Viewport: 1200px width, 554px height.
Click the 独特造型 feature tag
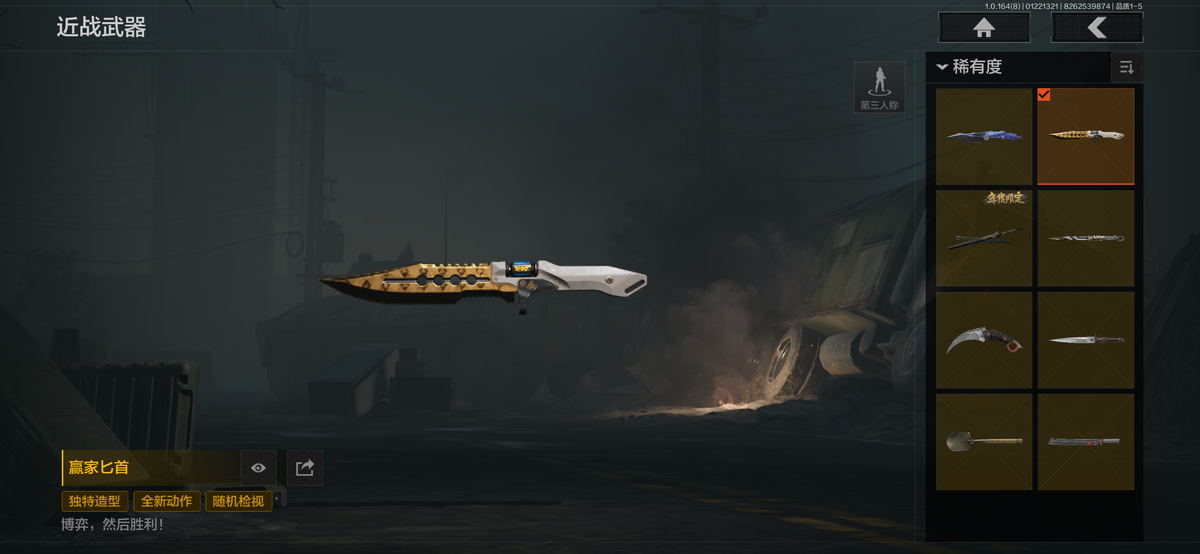pos(95,501)
